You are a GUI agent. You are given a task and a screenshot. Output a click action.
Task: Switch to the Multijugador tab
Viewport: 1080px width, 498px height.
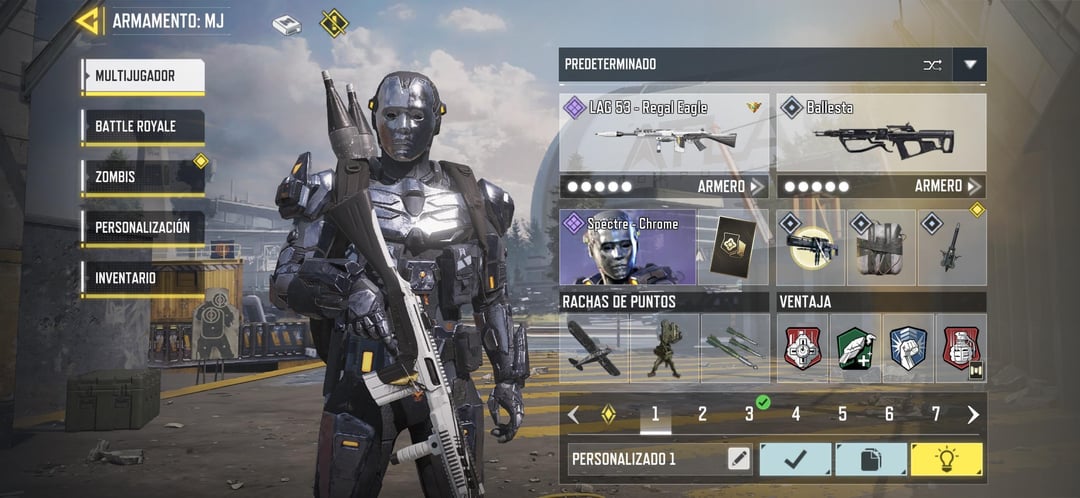tap(143, 76)
